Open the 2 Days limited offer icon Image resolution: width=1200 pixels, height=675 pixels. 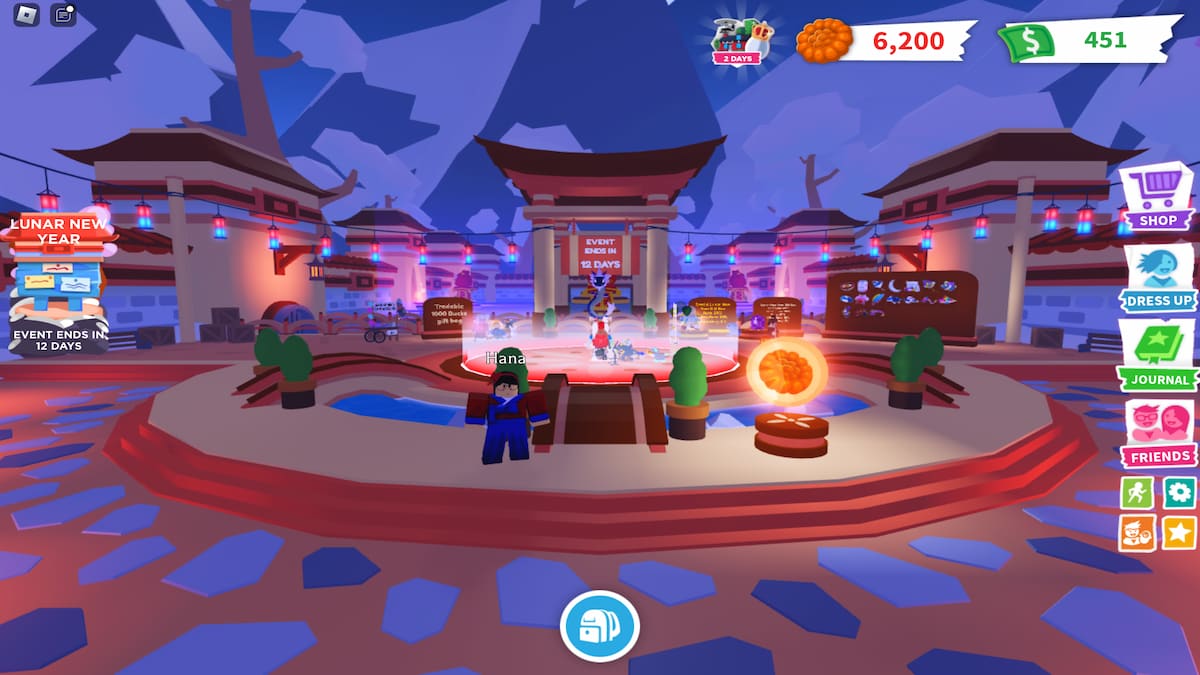741,40
